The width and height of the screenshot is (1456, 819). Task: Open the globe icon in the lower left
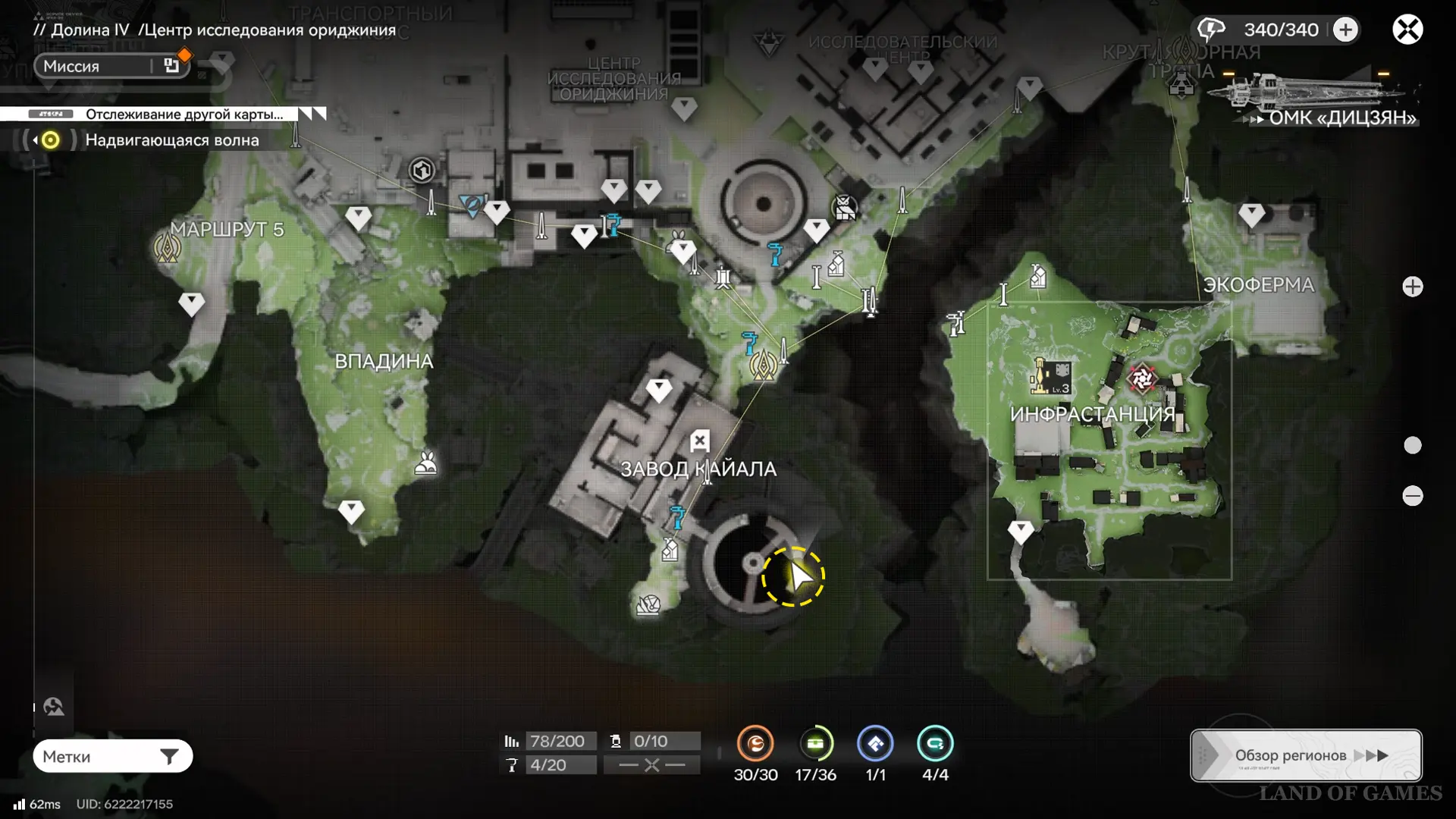[x=53, y=707]
